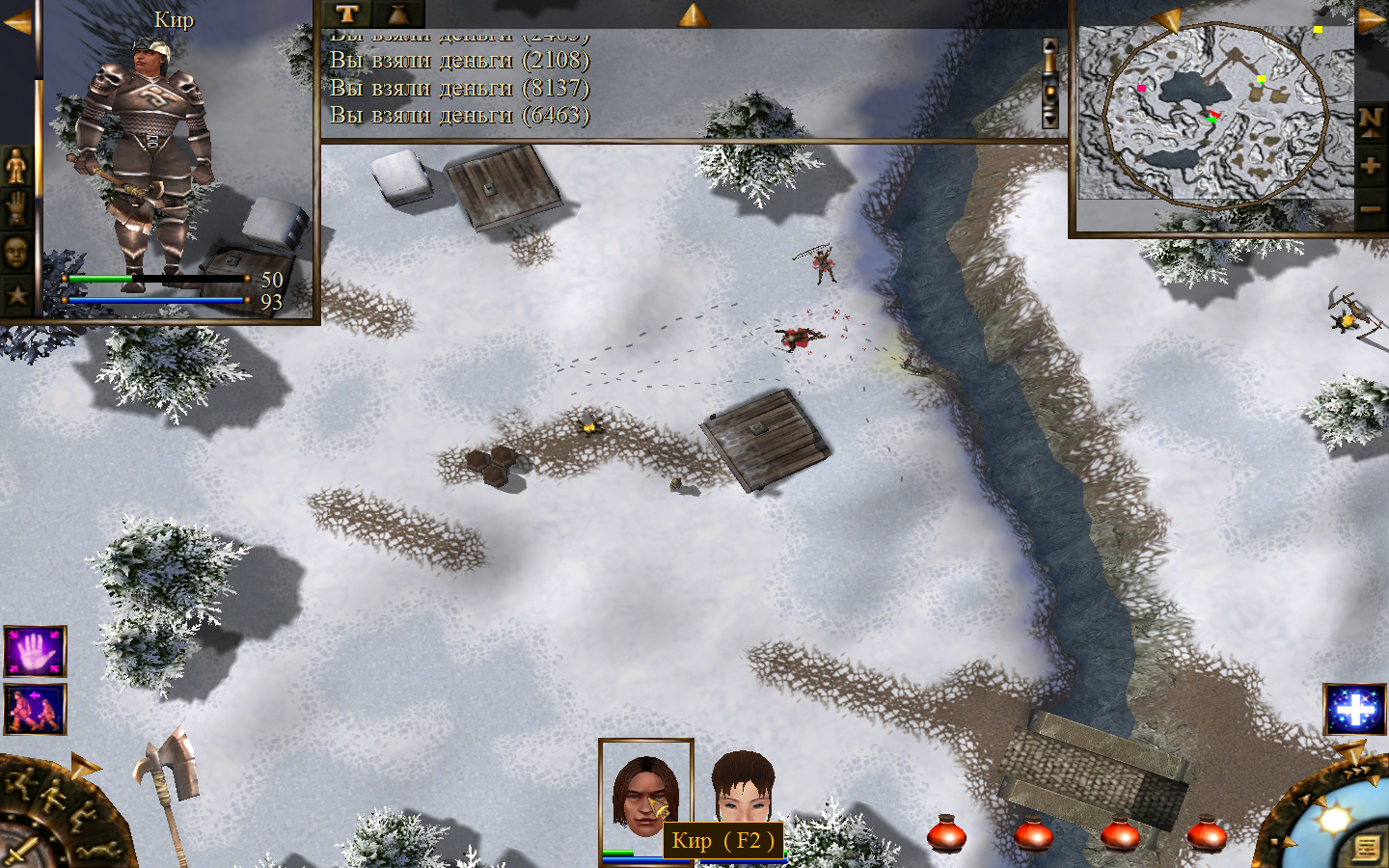Switch to the T message log tab
This screenshot has width=1389, height=868.
[347, 14]
